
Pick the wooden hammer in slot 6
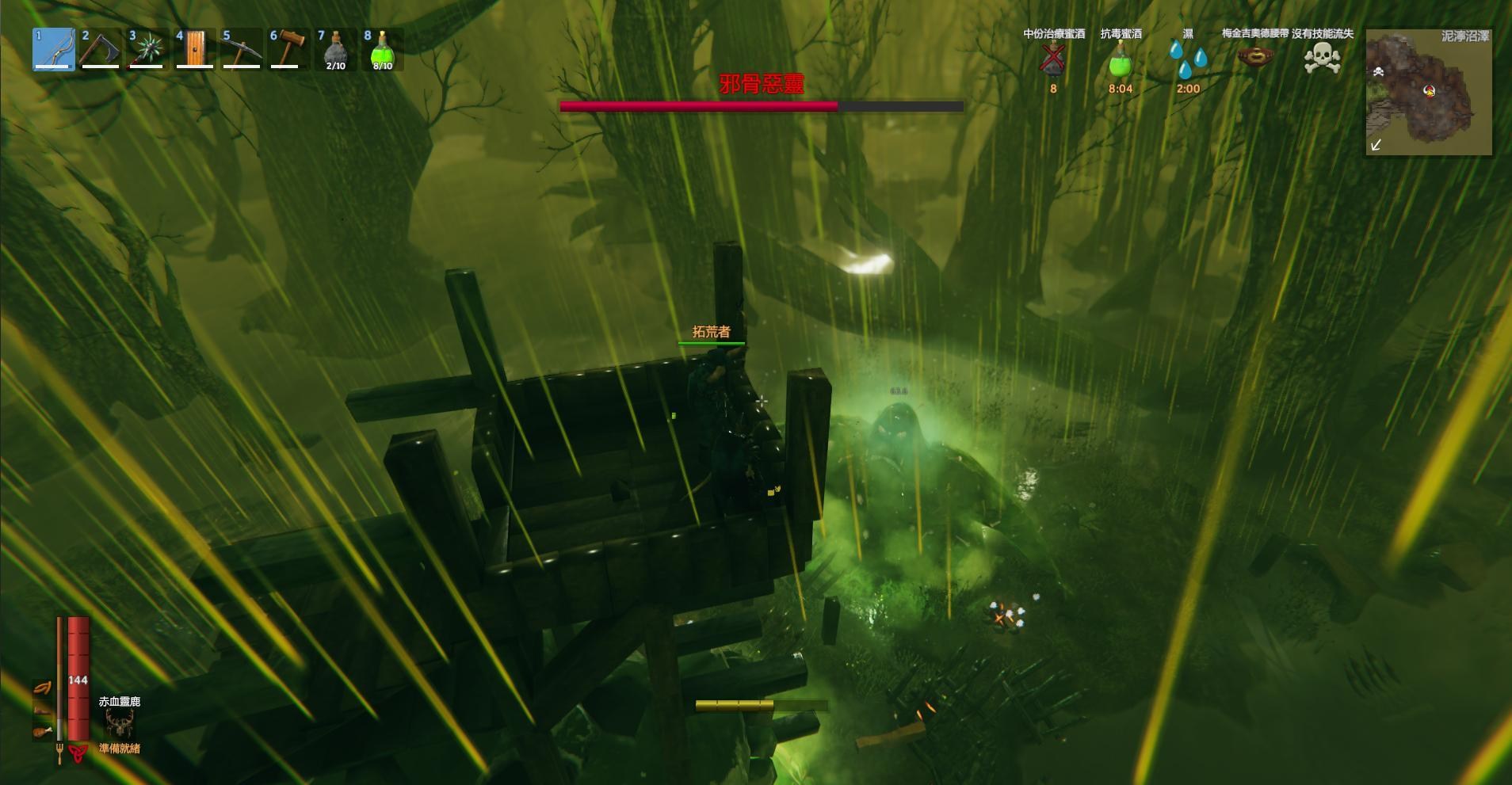click(288, 49)
